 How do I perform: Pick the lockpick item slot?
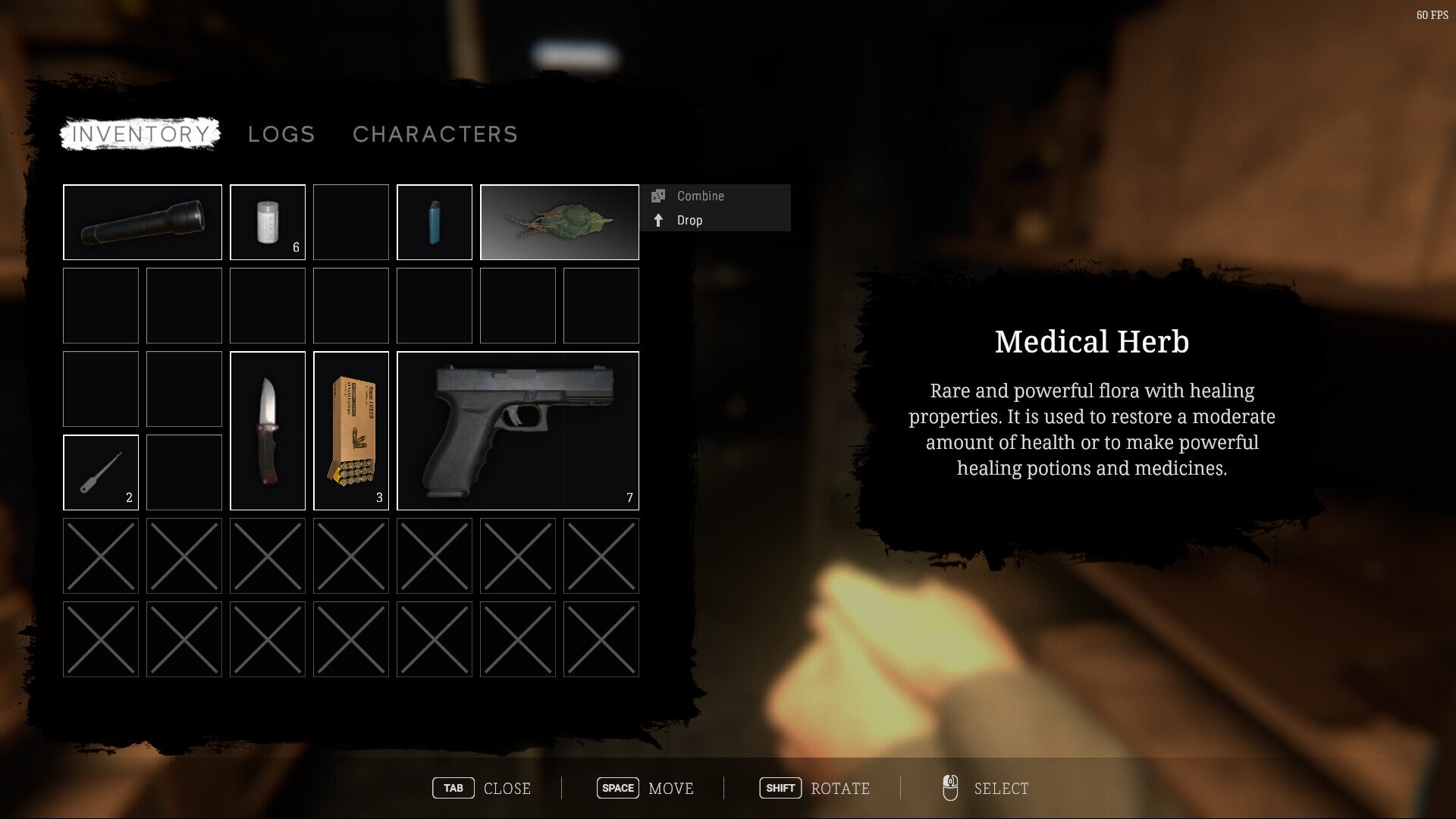click(101, 472)
